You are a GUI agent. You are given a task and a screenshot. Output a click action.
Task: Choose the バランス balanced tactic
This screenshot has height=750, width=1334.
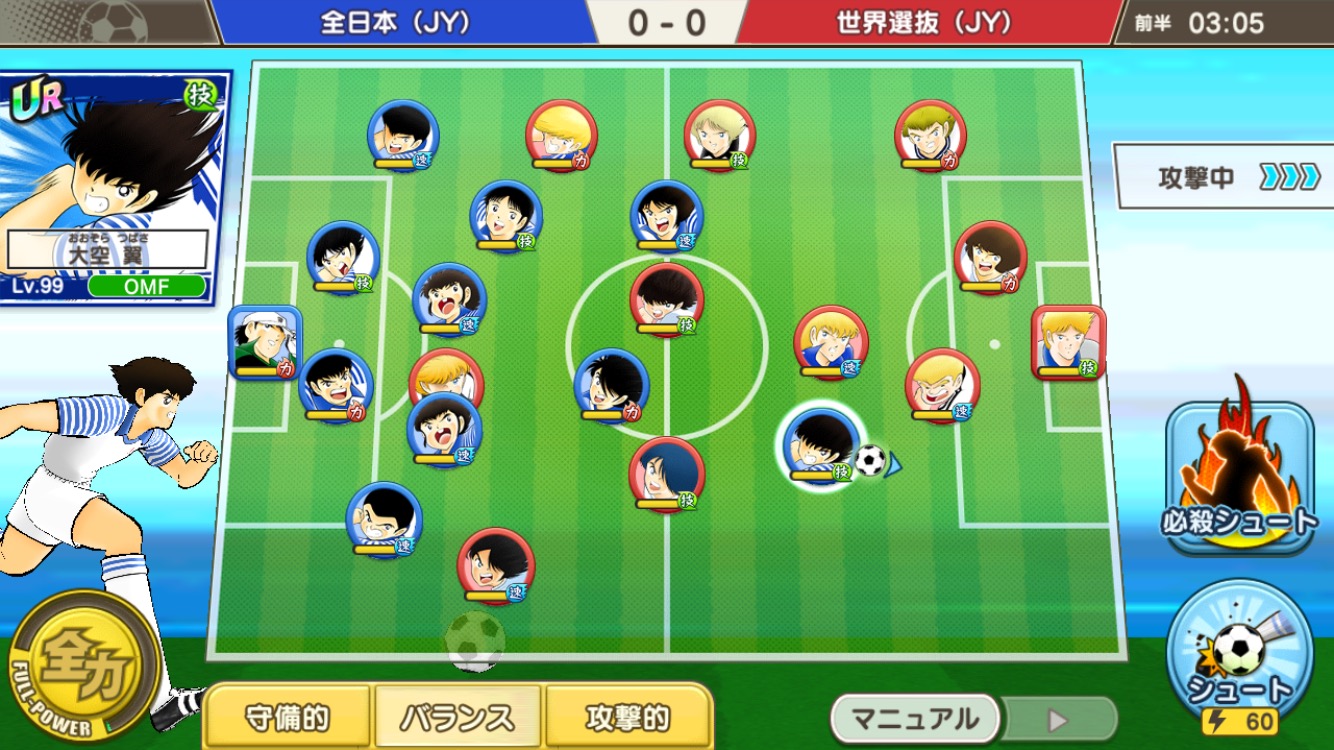(458, 717)
